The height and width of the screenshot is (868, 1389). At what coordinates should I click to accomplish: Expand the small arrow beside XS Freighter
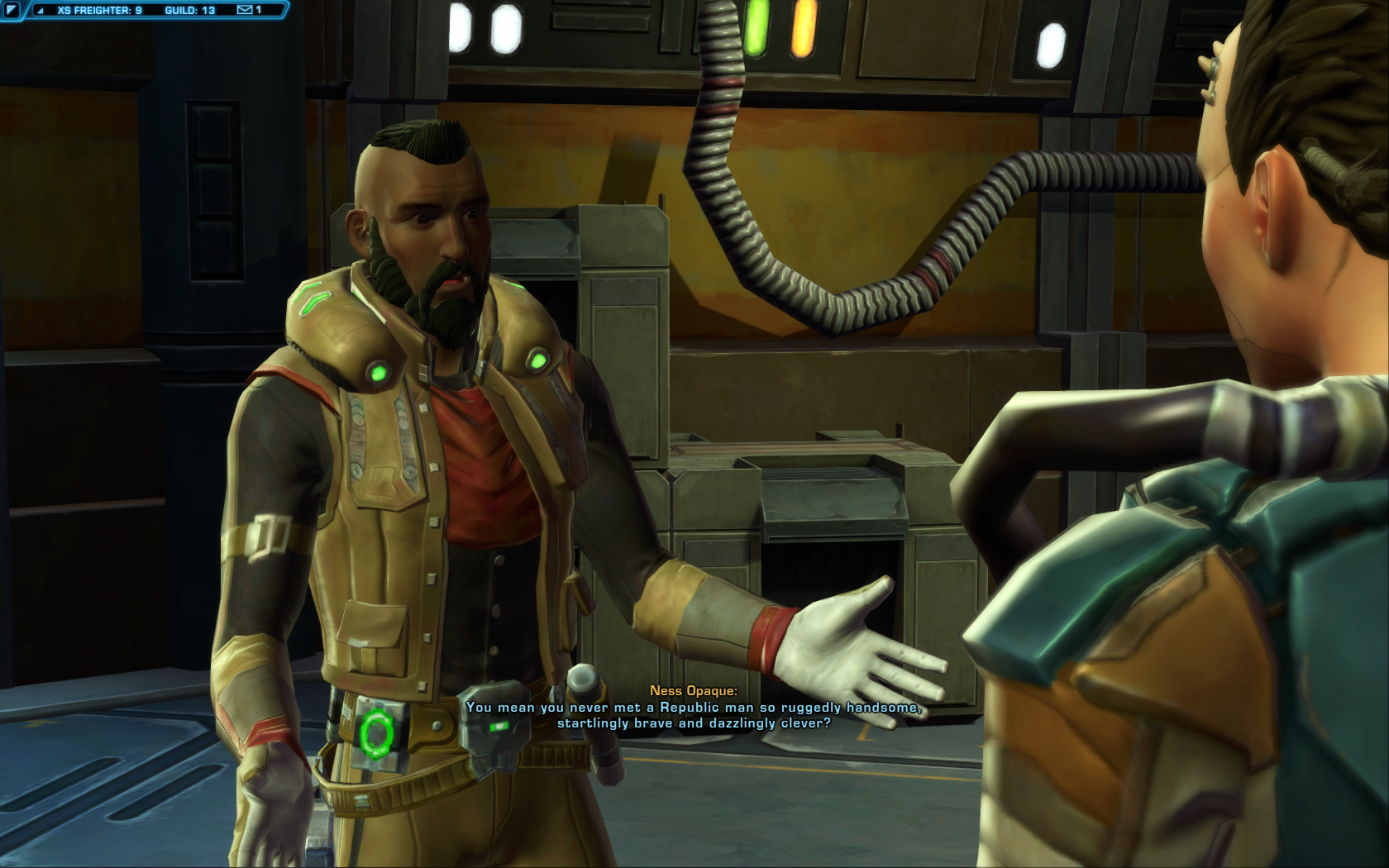click(40, 11)
